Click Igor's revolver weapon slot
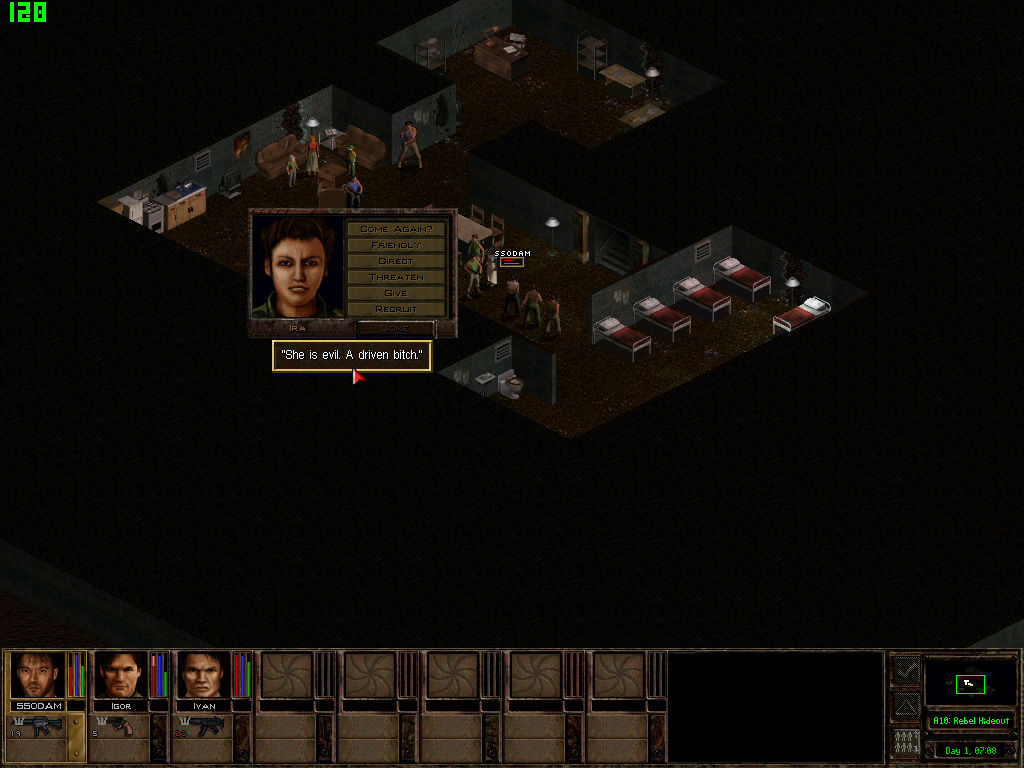 point(121,727)
